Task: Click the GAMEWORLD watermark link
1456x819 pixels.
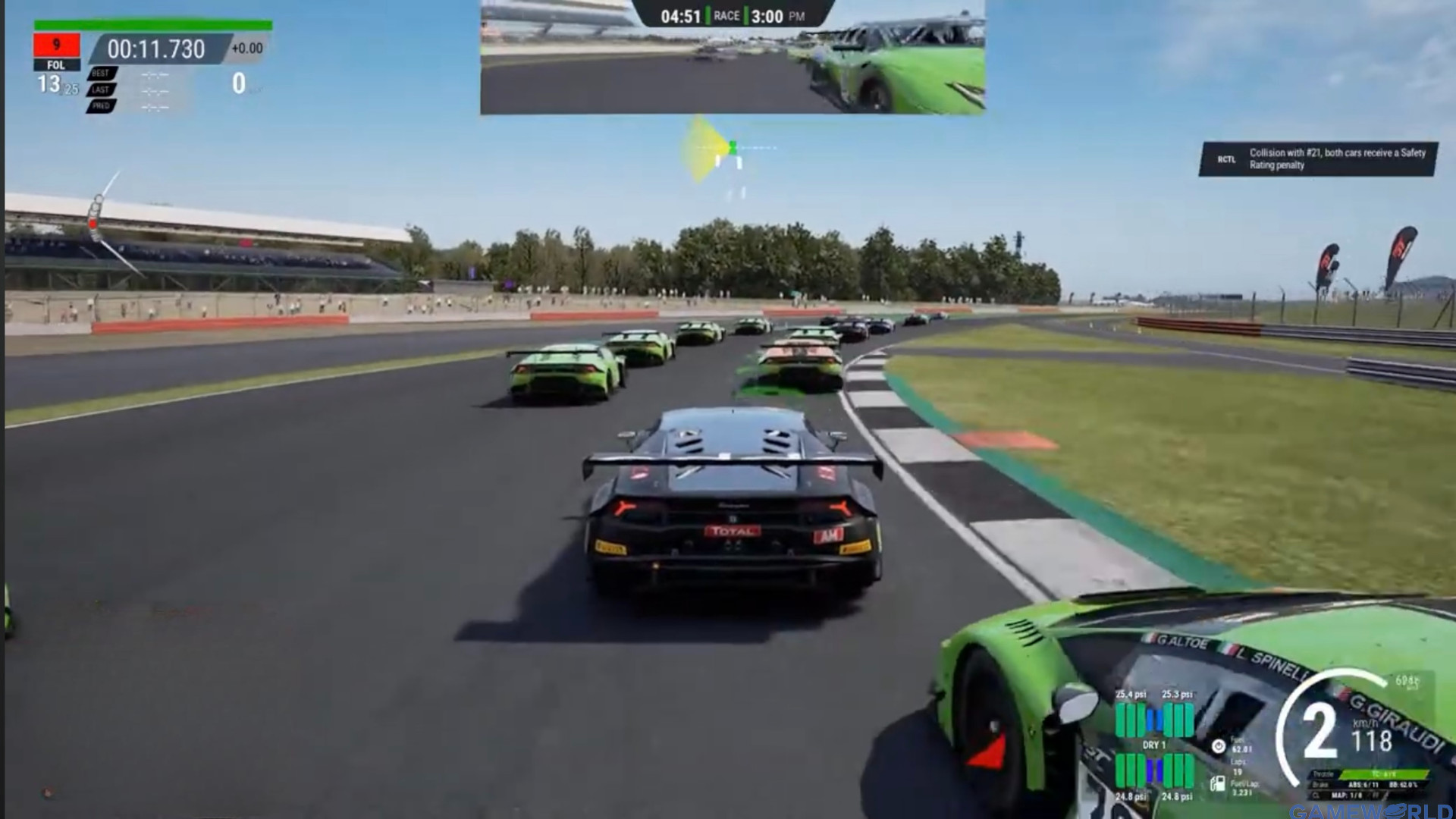Action: [x=1373, y=811]
